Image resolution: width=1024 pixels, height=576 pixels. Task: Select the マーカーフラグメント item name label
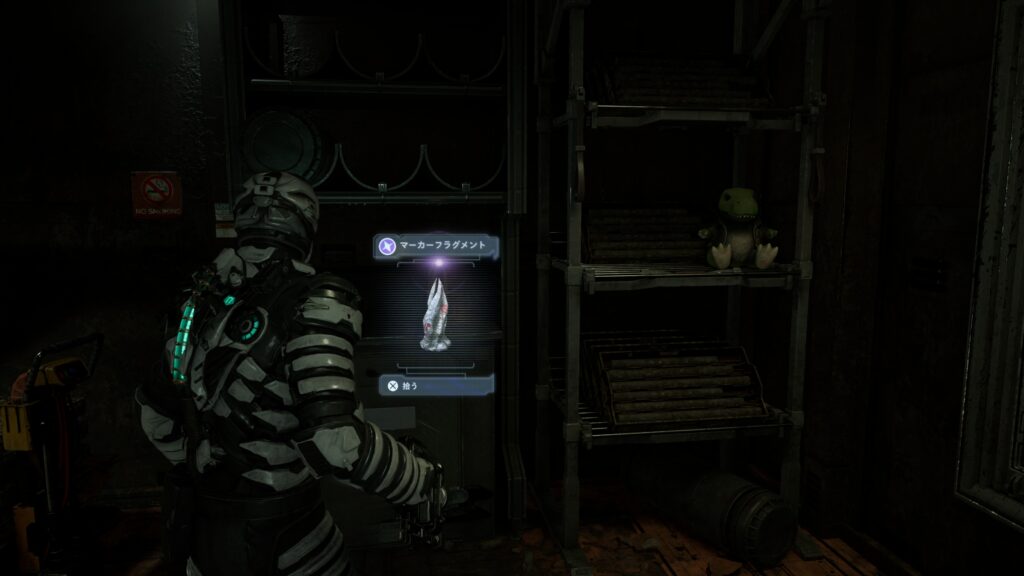pos(444,245)
